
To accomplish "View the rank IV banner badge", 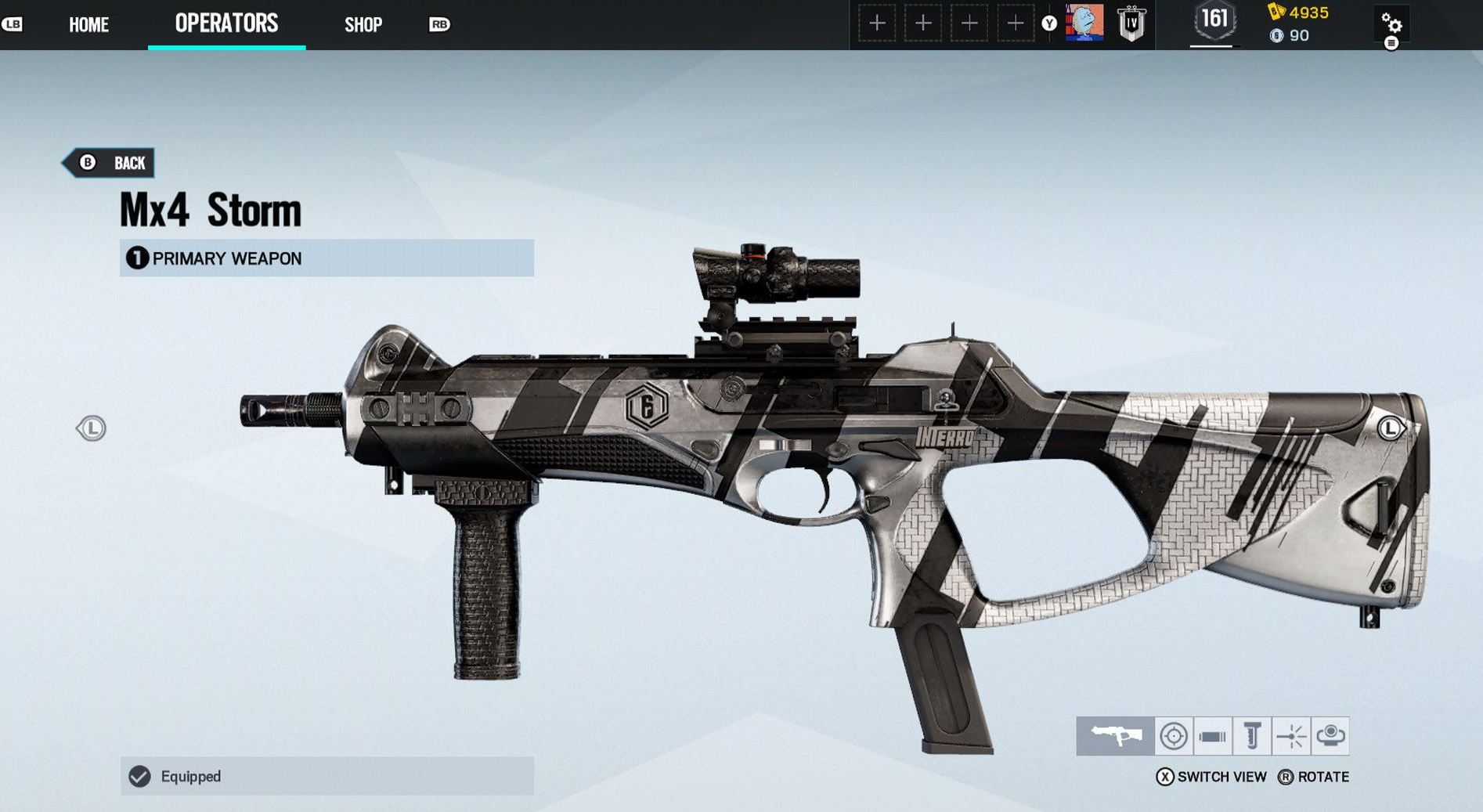I will coord(1131,23).
